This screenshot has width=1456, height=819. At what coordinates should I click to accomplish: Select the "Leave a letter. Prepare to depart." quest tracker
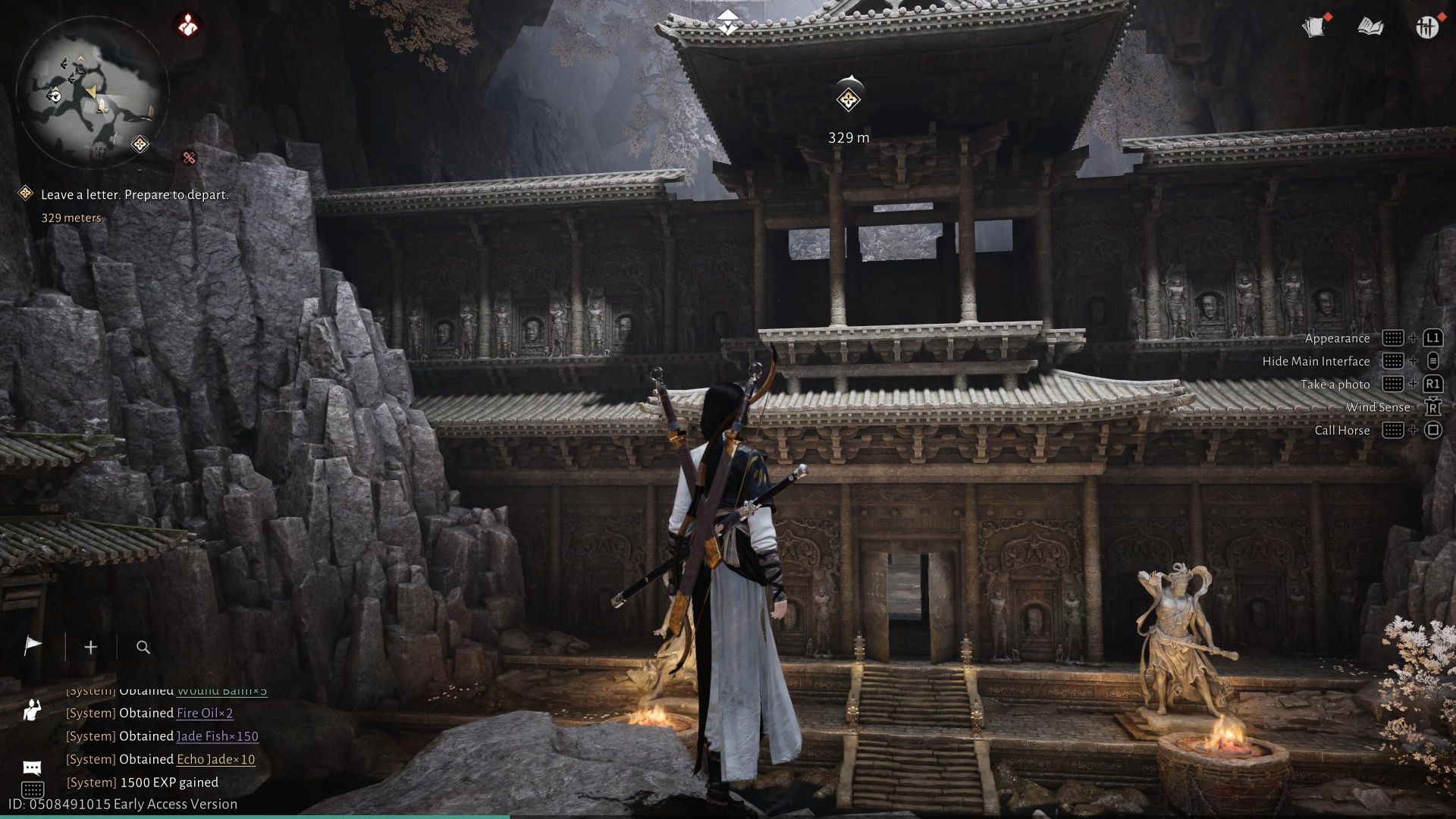134,195
